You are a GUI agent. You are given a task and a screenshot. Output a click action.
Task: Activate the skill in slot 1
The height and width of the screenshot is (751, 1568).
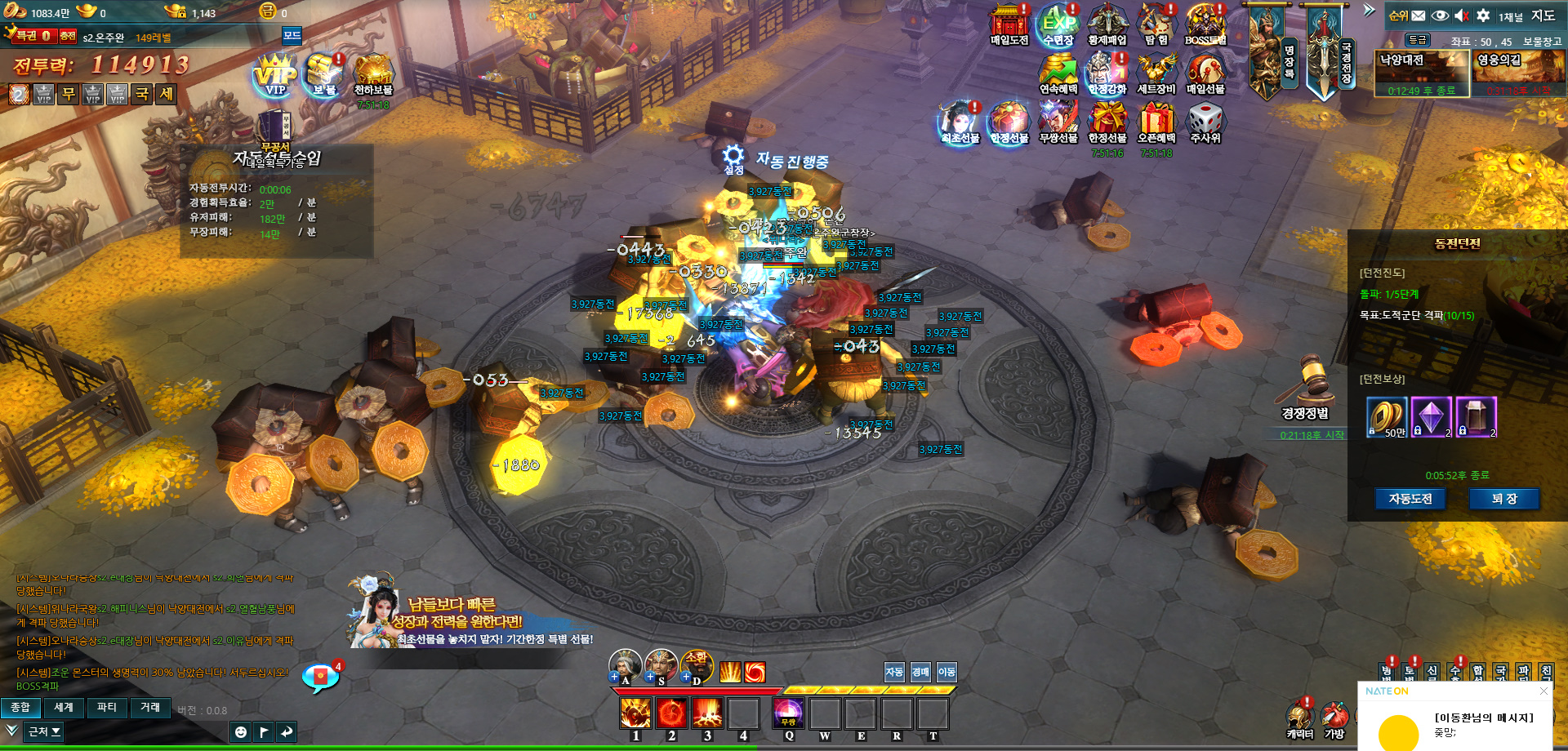pos(635,713)
